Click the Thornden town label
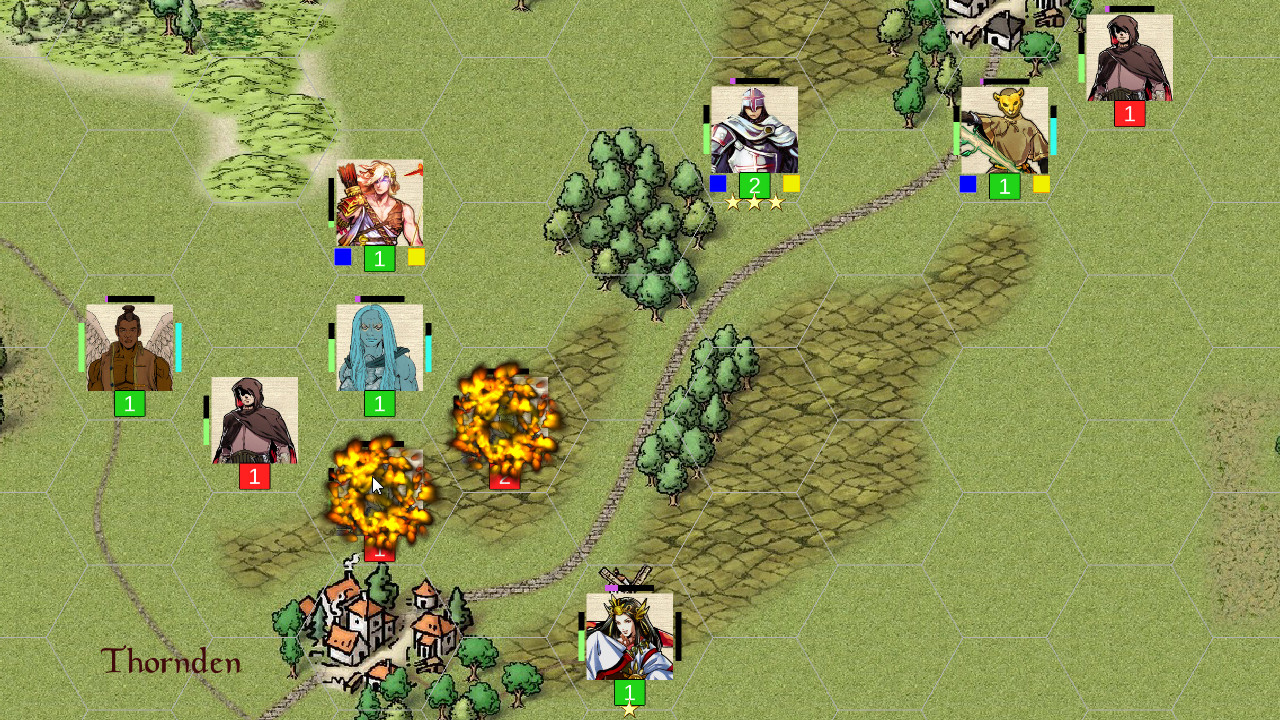The width and height of the screenshot is (1280, 720). pos(170,661)
